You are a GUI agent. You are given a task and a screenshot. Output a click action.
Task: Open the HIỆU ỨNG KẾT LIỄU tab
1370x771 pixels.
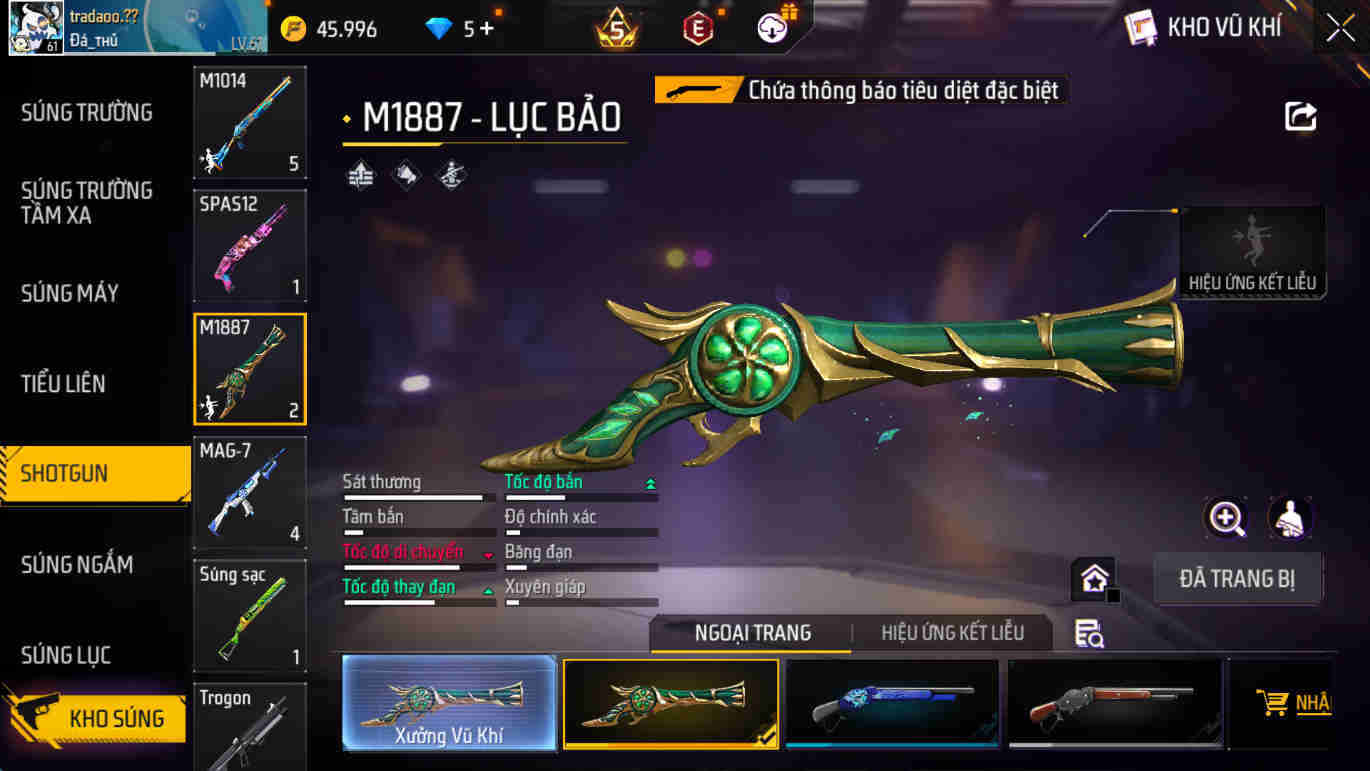(x=952, y=633)
